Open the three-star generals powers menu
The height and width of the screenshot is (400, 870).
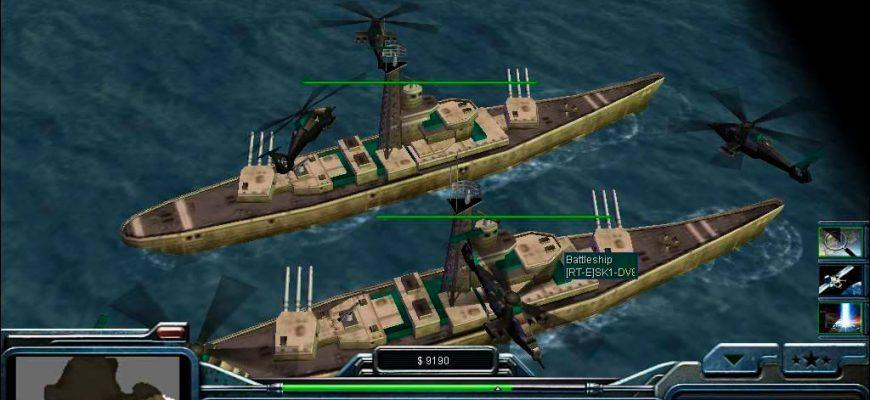coord(810,358)
